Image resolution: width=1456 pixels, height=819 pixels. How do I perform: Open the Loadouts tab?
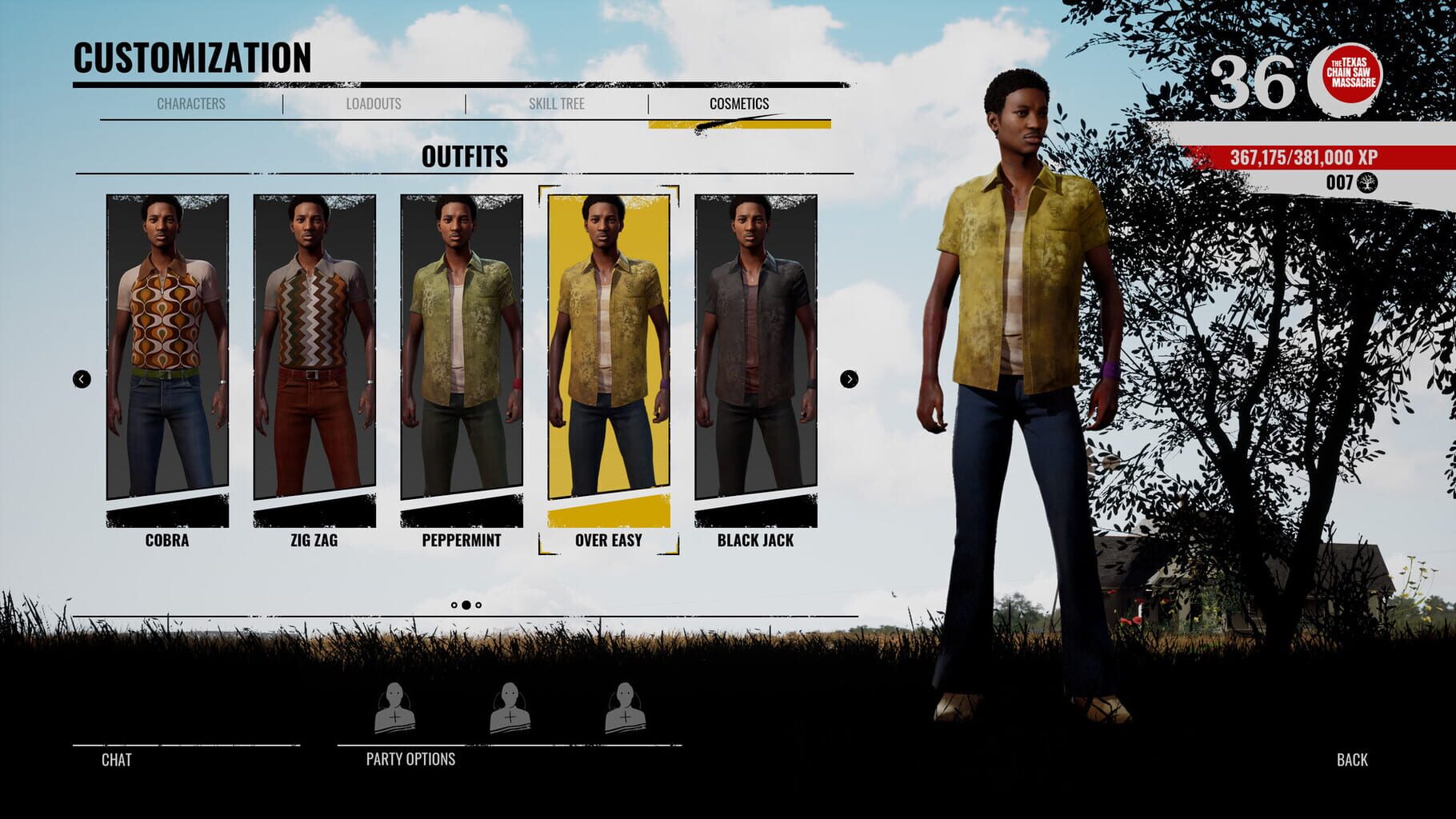coord(374,102)
